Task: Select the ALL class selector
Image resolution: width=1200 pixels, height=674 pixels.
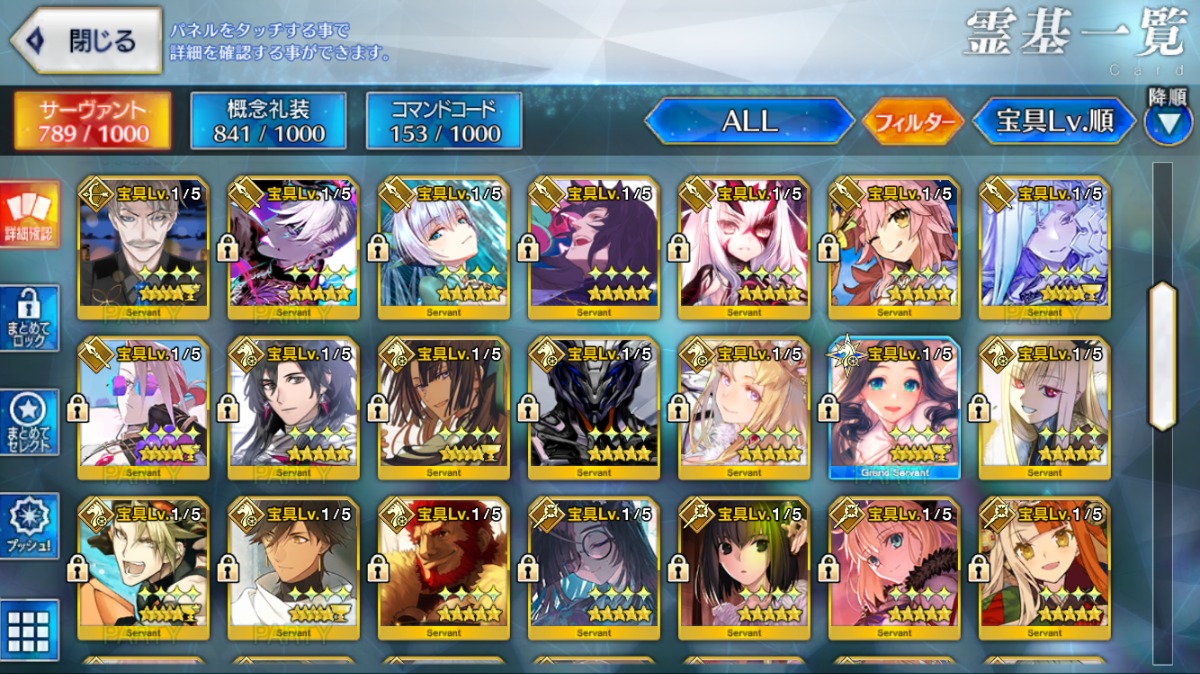Action: 749,122
